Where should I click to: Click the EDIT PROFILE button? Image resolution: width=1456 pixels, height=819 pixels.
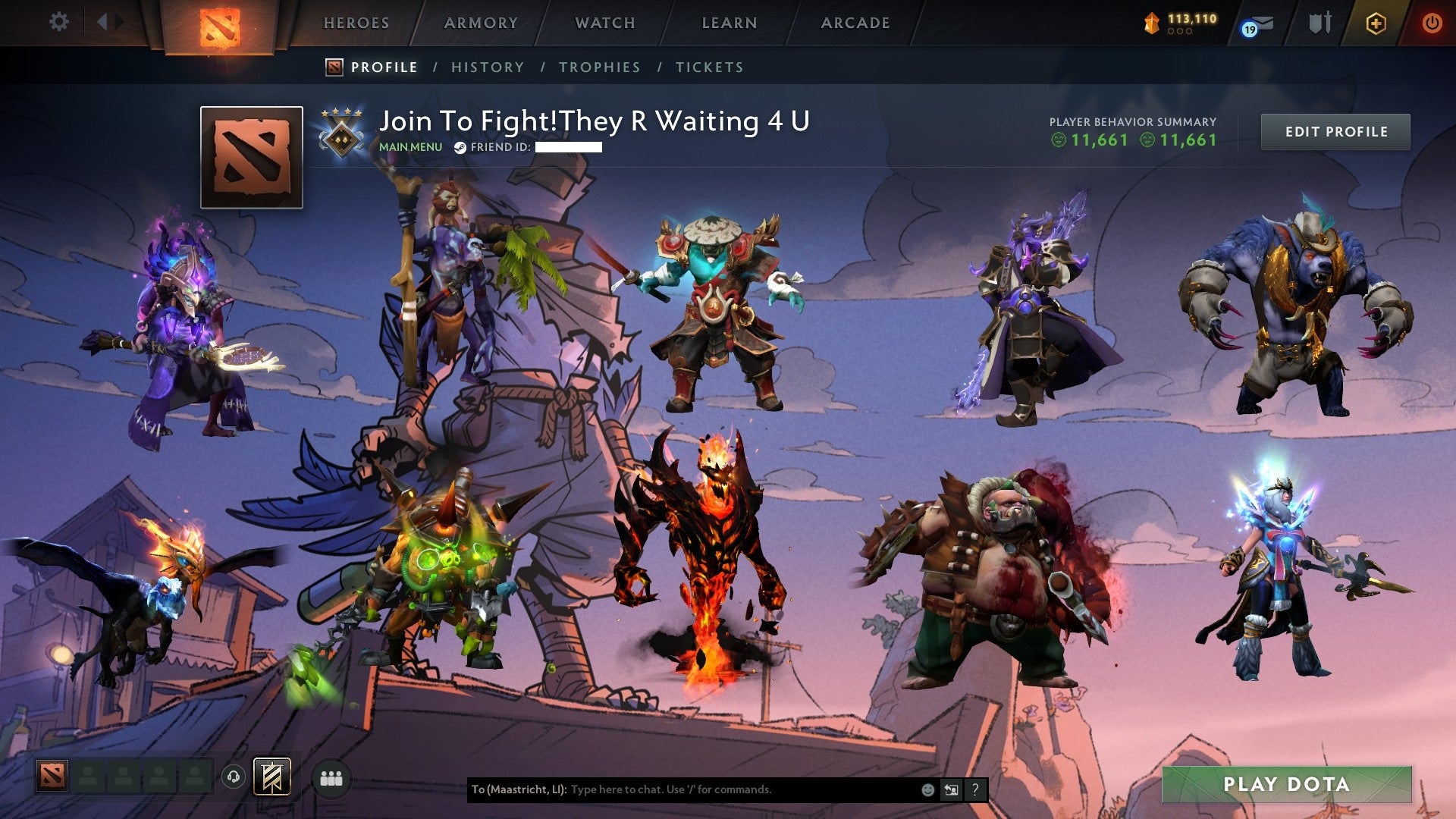coord(1335,130)
